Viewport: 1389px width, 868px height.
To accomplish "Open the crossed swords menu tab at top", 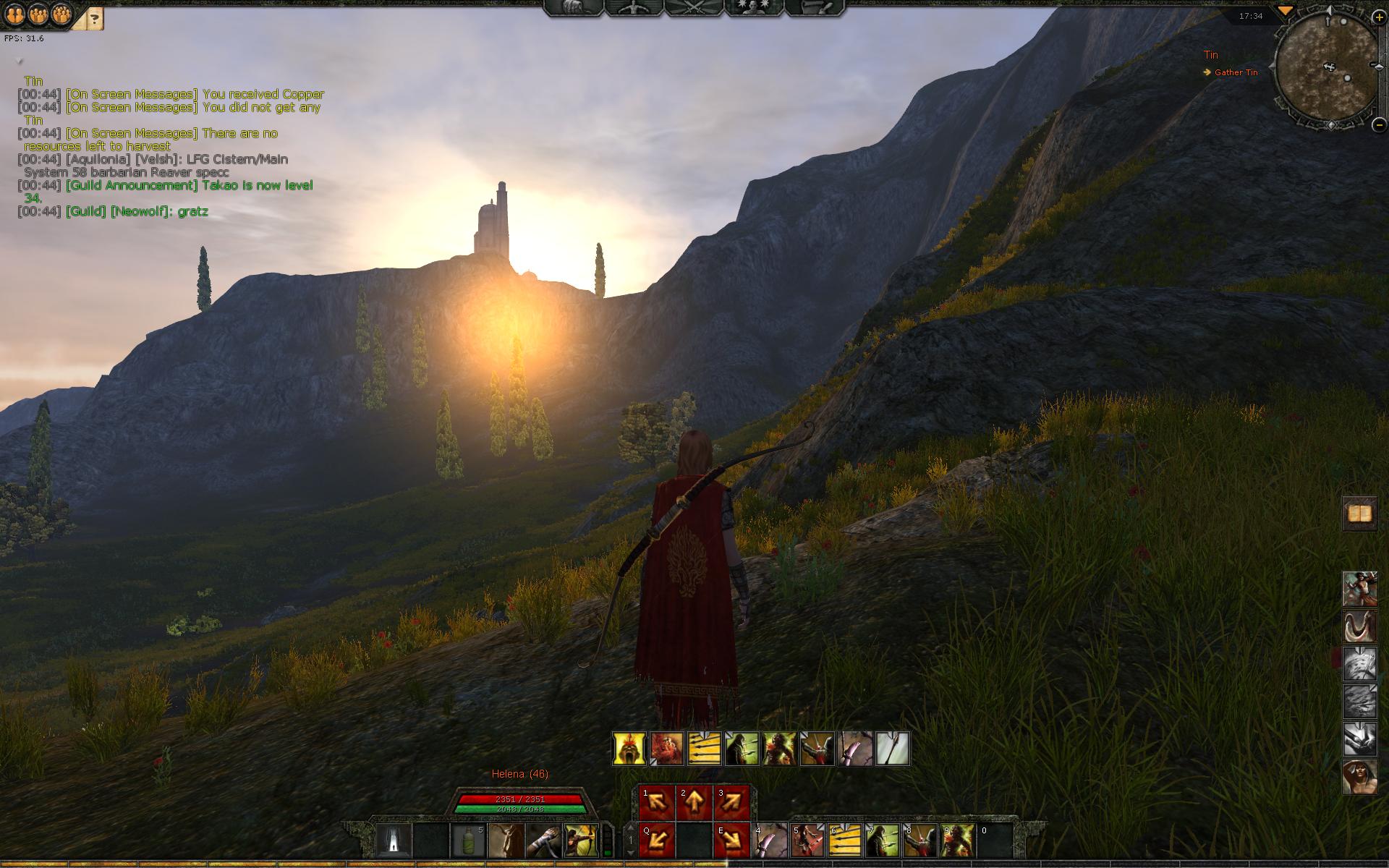I will (694, 7).
